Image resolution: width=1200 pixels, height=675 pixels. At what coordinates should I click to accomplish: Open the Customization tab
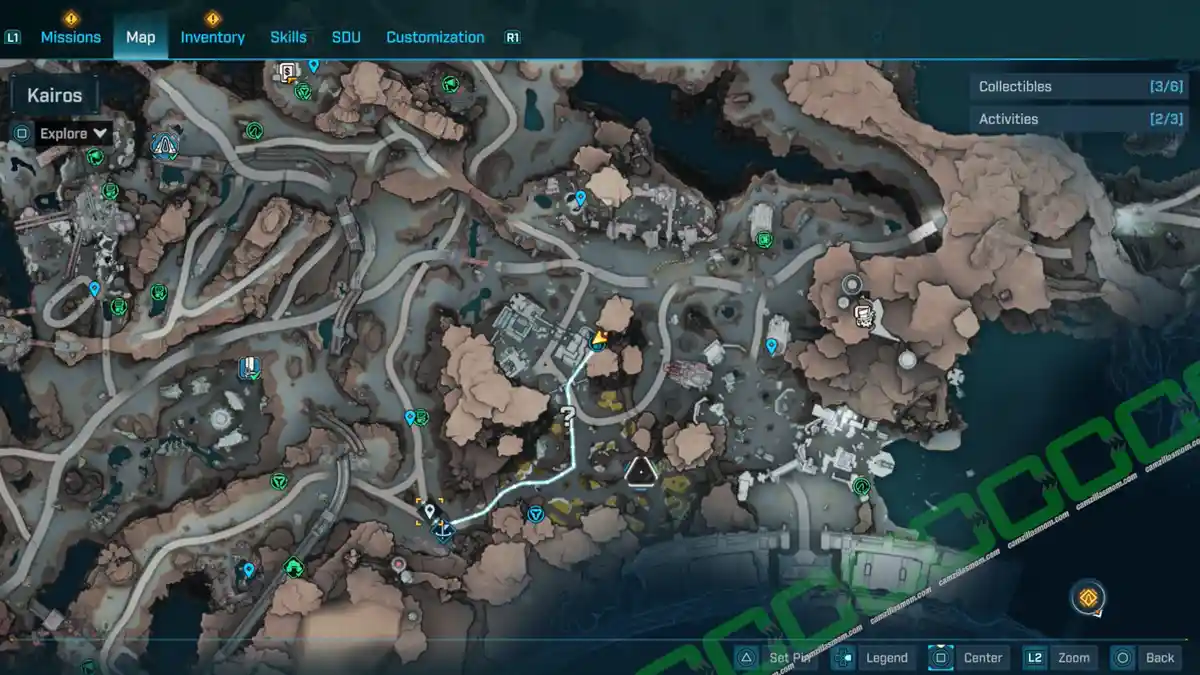click(435, 37)
